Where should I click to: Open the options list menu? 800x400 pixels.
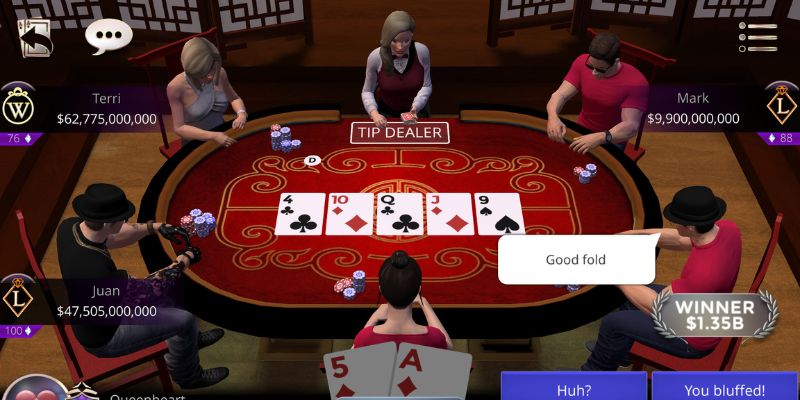(x=758, y=37)
